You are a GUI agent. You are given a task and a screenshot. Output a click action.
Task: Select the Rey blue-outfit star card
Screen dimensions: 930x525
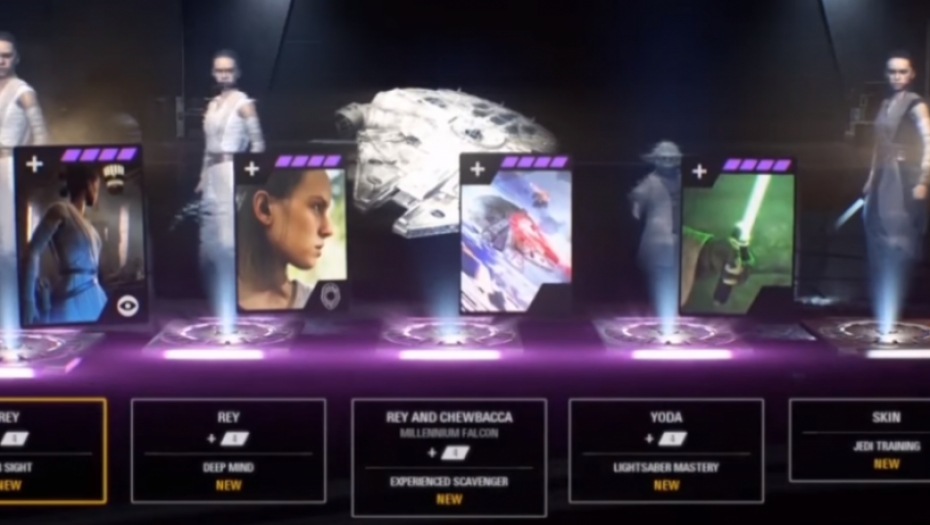click(81, 237)
